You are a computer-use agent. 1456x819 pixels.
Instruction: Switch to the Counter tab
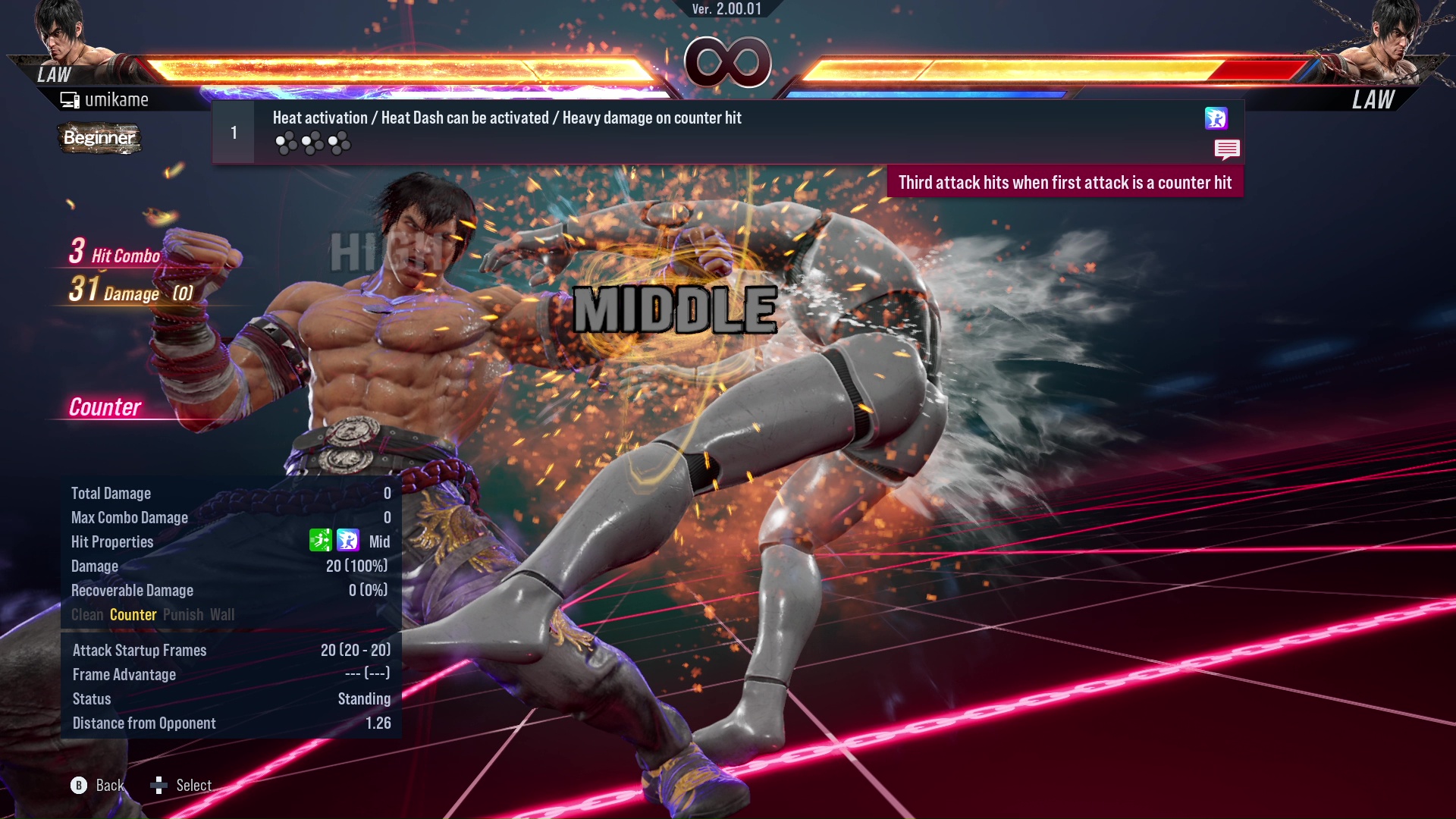133,614
